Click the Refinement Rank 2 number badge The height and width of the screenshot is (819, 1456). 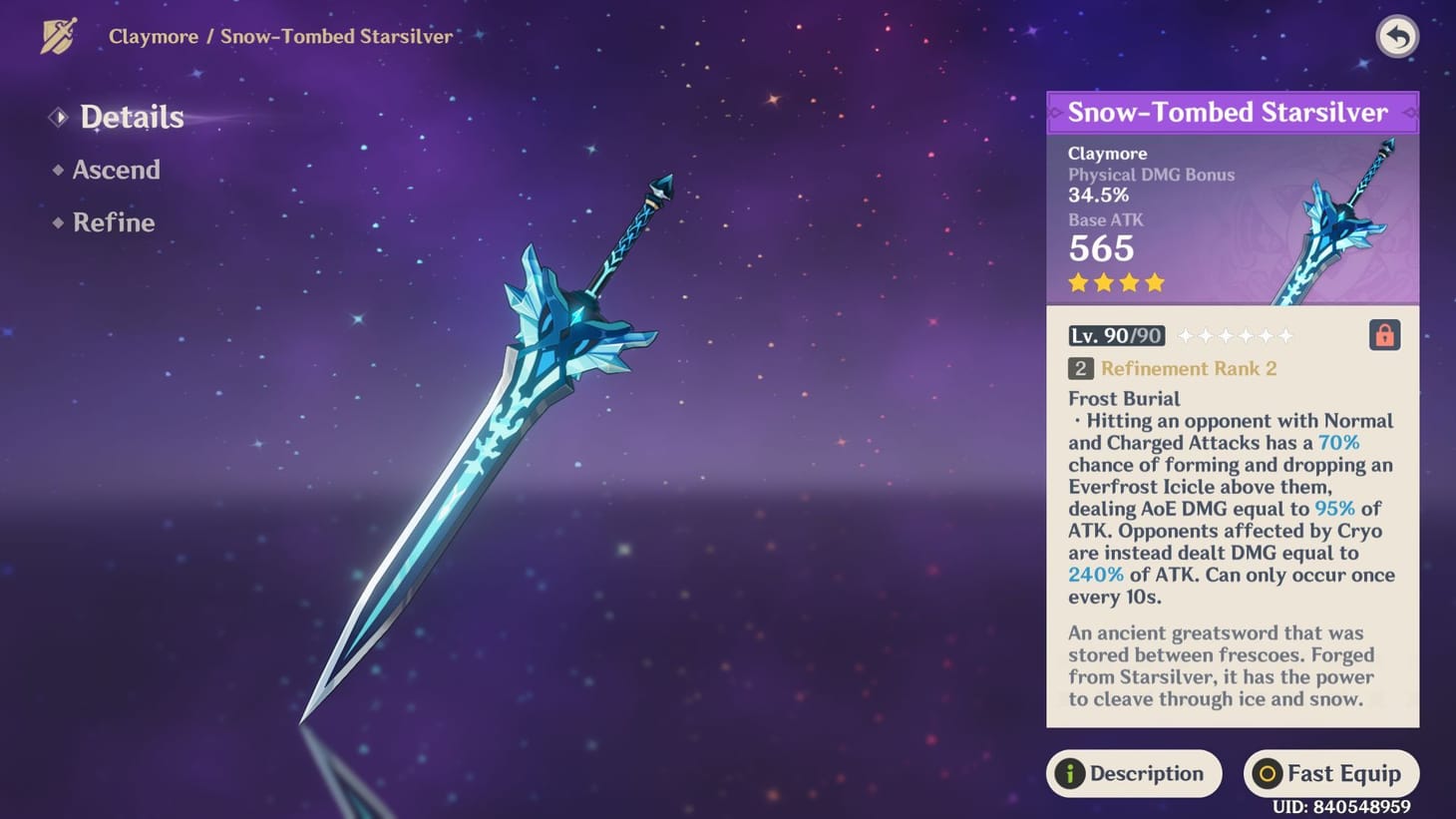pyautogui.click(x=1081, y=368)
